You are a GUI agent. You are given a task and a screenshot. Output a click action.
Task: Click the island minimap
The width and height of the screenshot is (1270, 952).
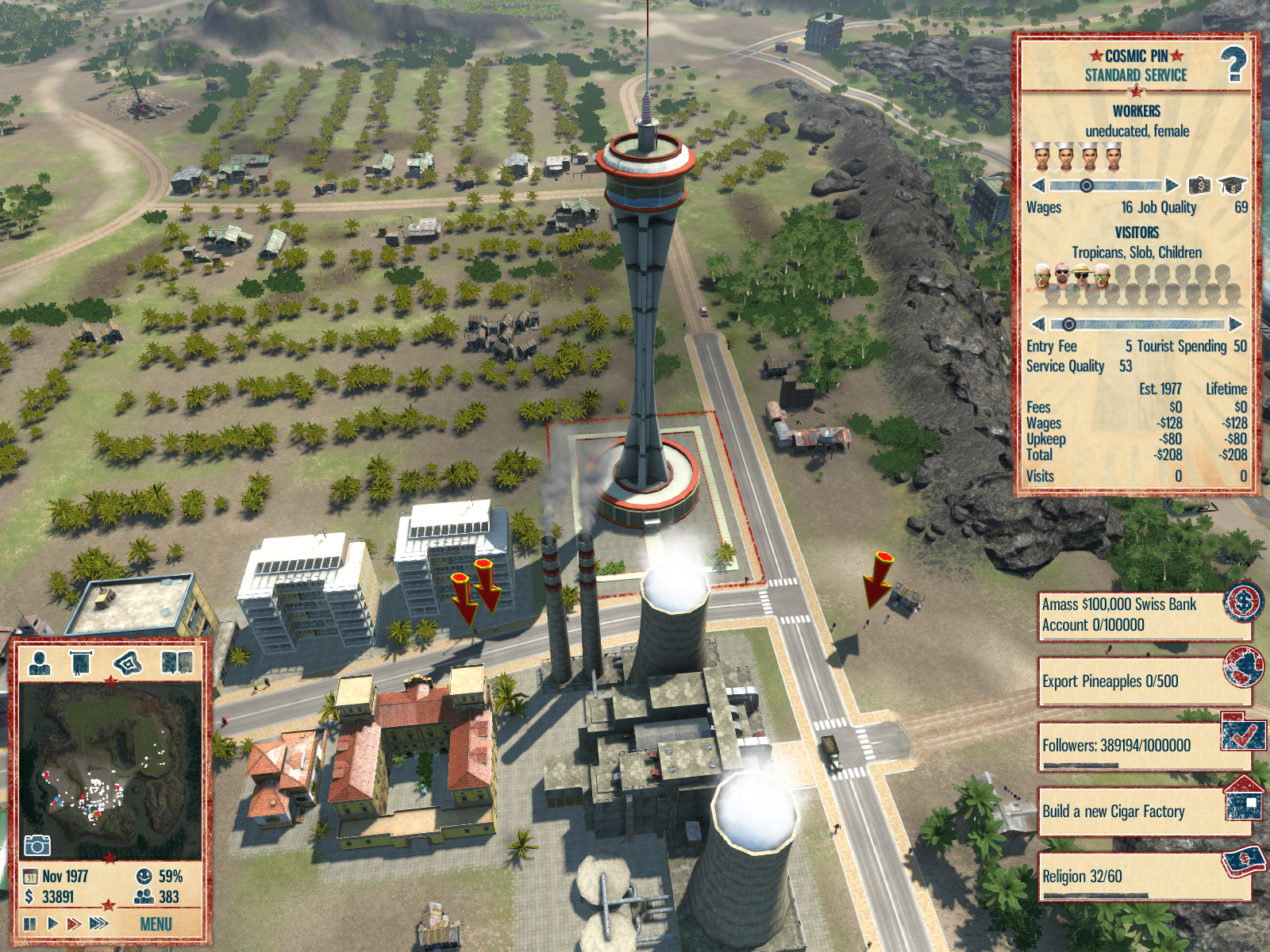click(x=110, y=770)
